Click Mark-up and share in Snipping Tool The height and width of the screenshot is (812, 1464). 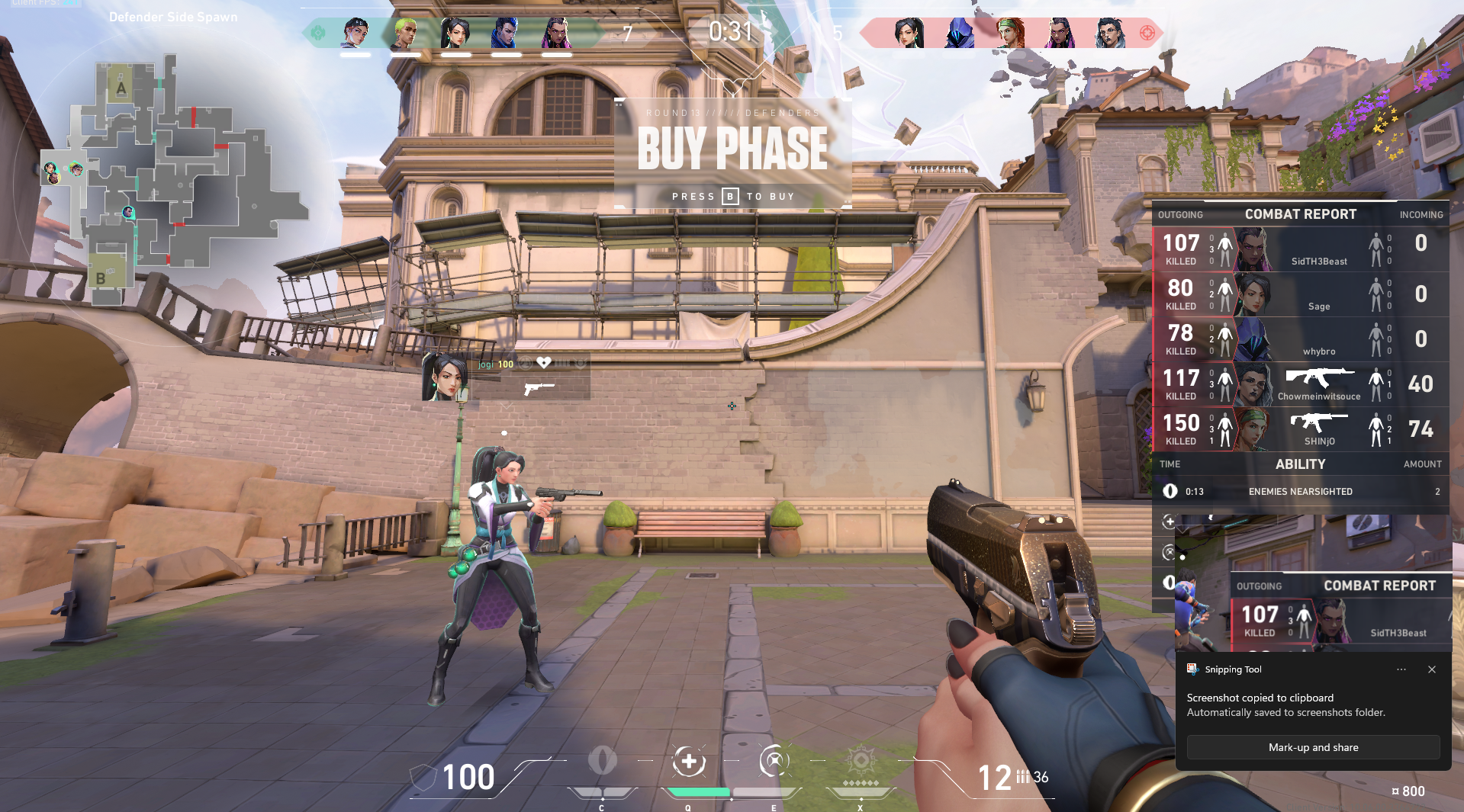[x=1313, y=747]
